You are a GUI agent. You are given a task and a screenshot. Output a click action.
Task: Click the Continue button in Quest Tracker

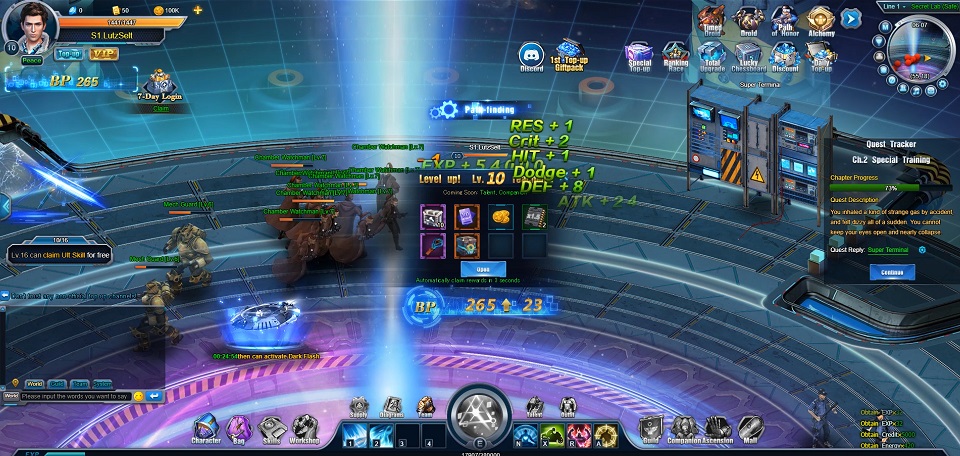pyautogui.click(x=892, y=272)
